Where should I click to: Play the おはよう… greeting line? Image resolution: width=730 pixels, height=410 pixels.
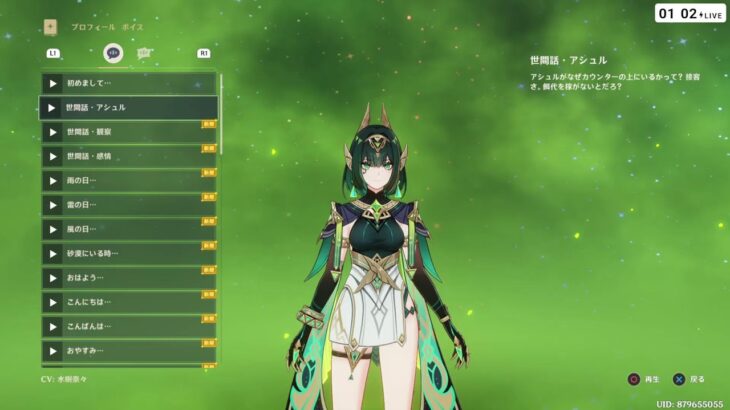click(53, 278)
